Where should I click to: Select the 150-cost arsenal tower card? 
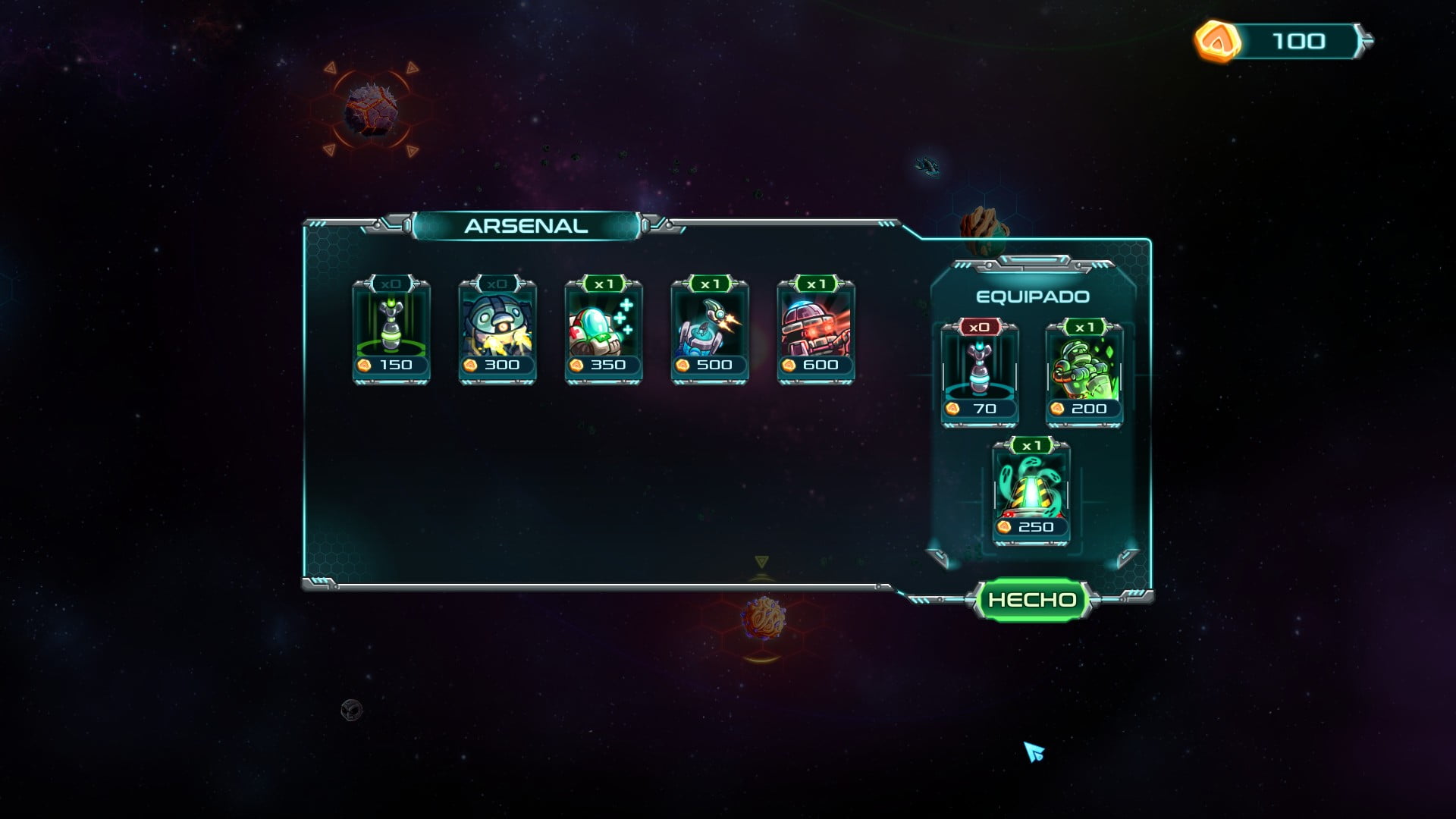[391, 332]
